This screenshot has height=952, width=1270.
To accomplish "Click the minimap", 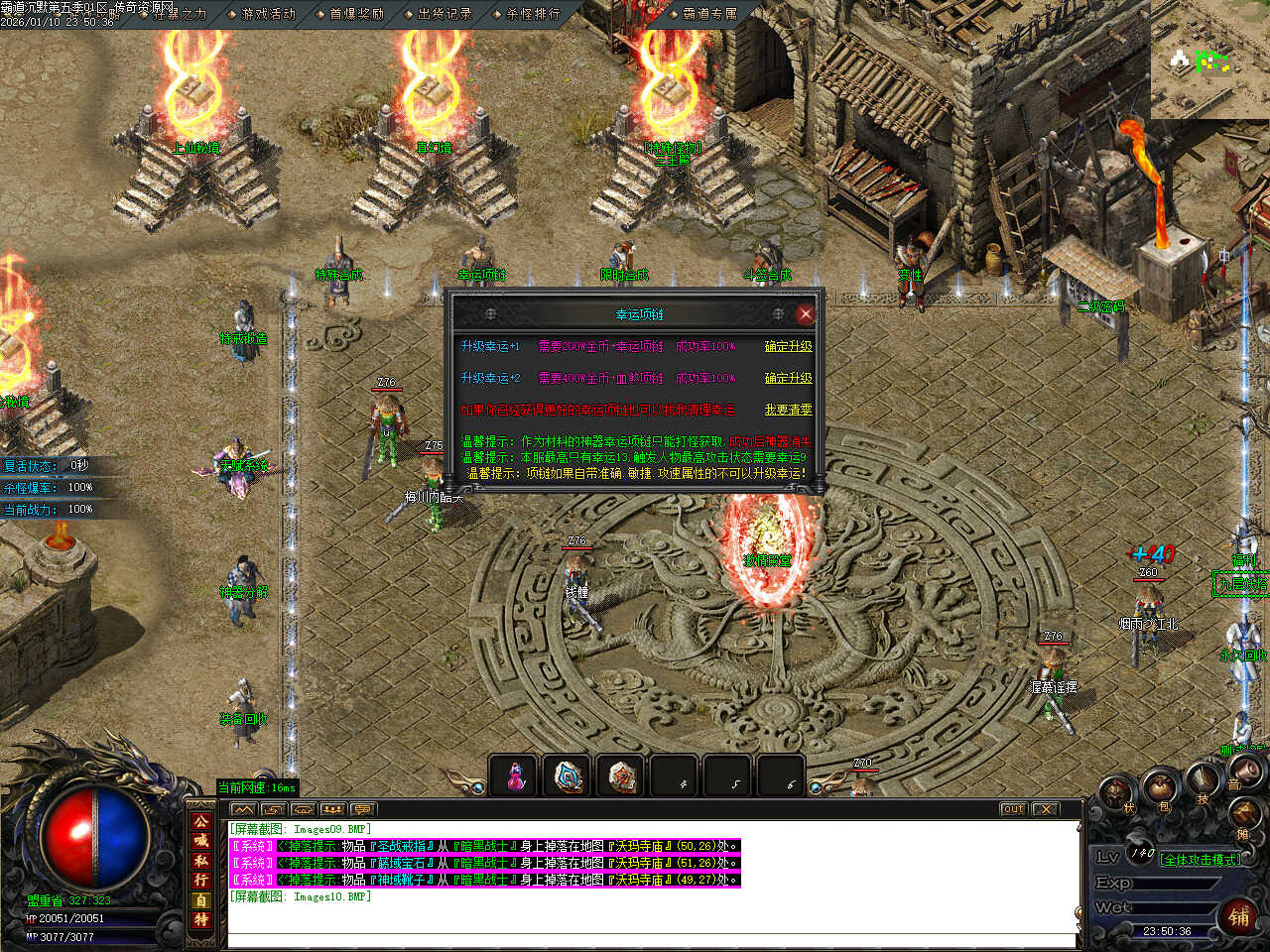I will pyautogui.click(x=1209, y=61).
